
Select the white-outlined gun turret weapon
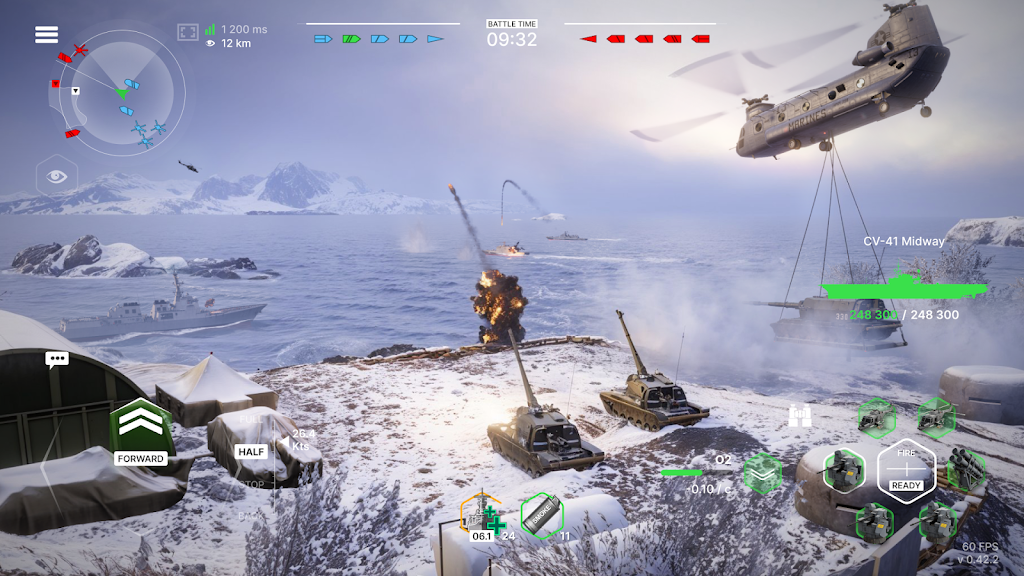(x=843, y=469)
